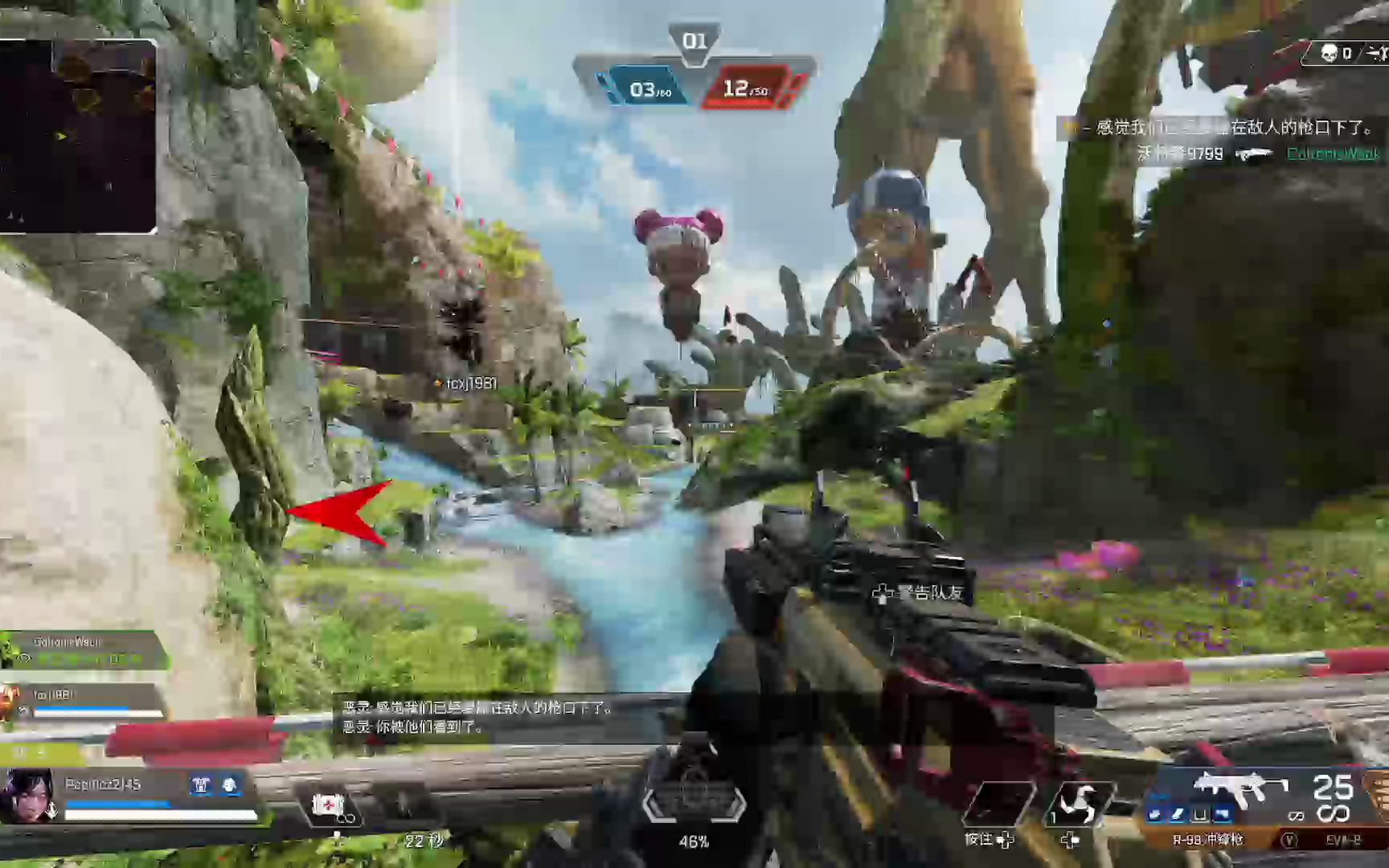Select the body armor icon
The width and height of the screenshot is (1389, 868).
point(201,785)
